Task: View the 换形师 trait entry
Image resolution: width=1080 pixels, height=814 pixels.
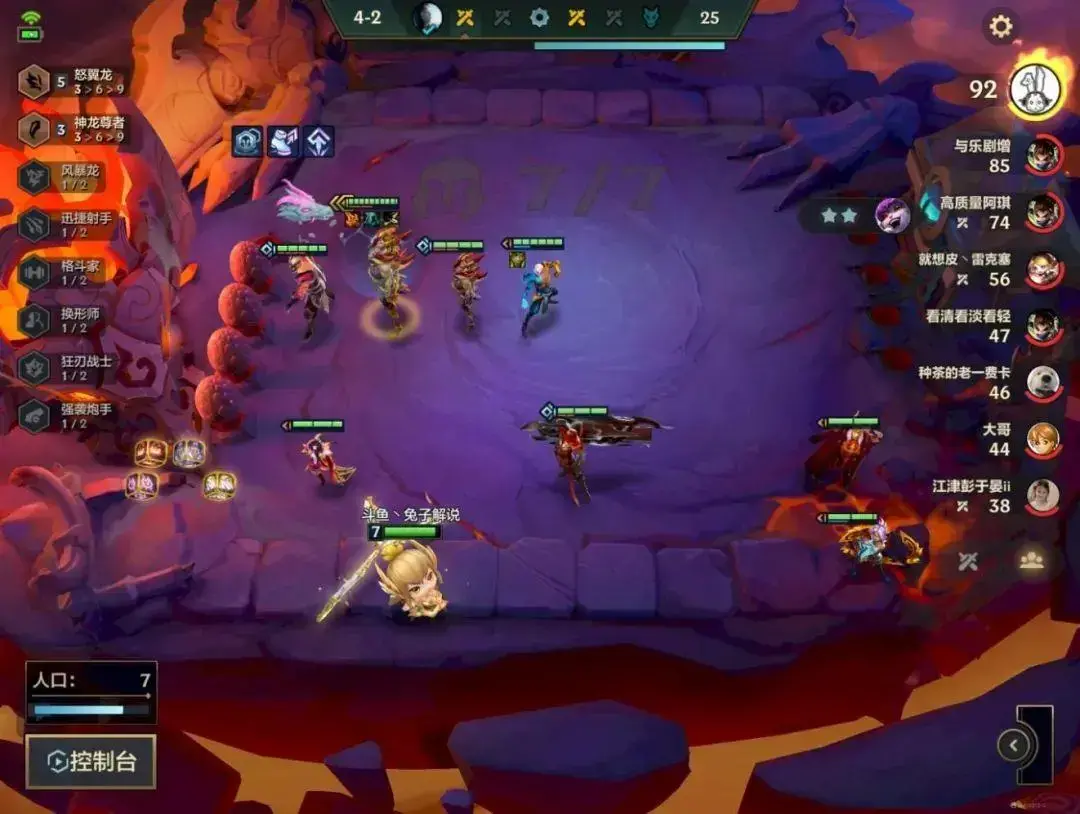Action: (70, 320)
